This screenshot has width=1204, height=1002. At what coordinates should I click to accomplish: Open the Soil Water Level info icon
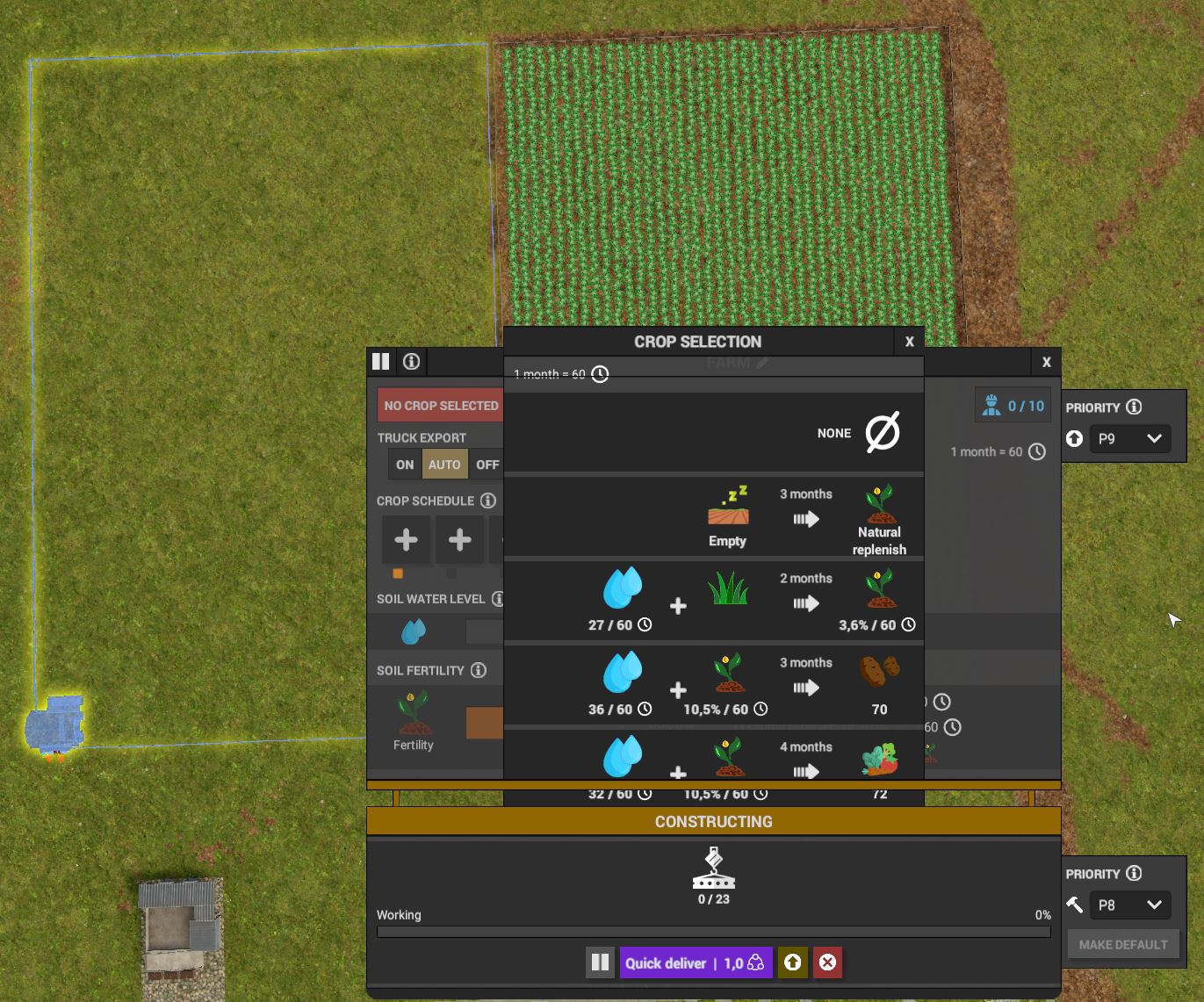click(499, 599)
